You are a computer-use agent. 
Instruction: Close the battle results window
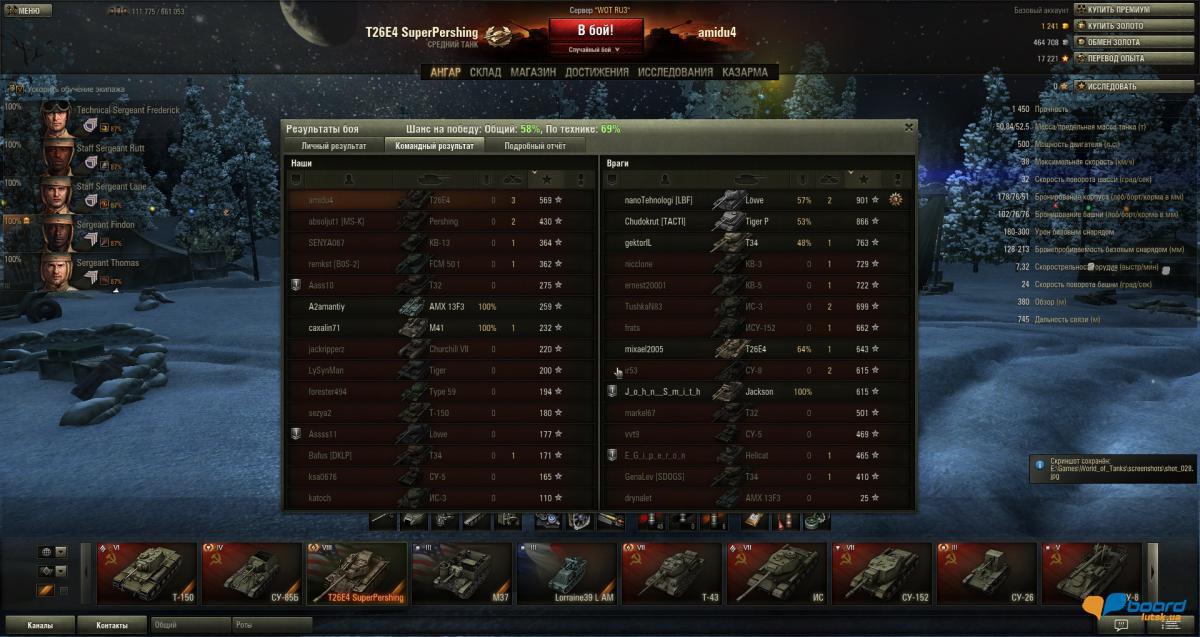coord(908,127)
